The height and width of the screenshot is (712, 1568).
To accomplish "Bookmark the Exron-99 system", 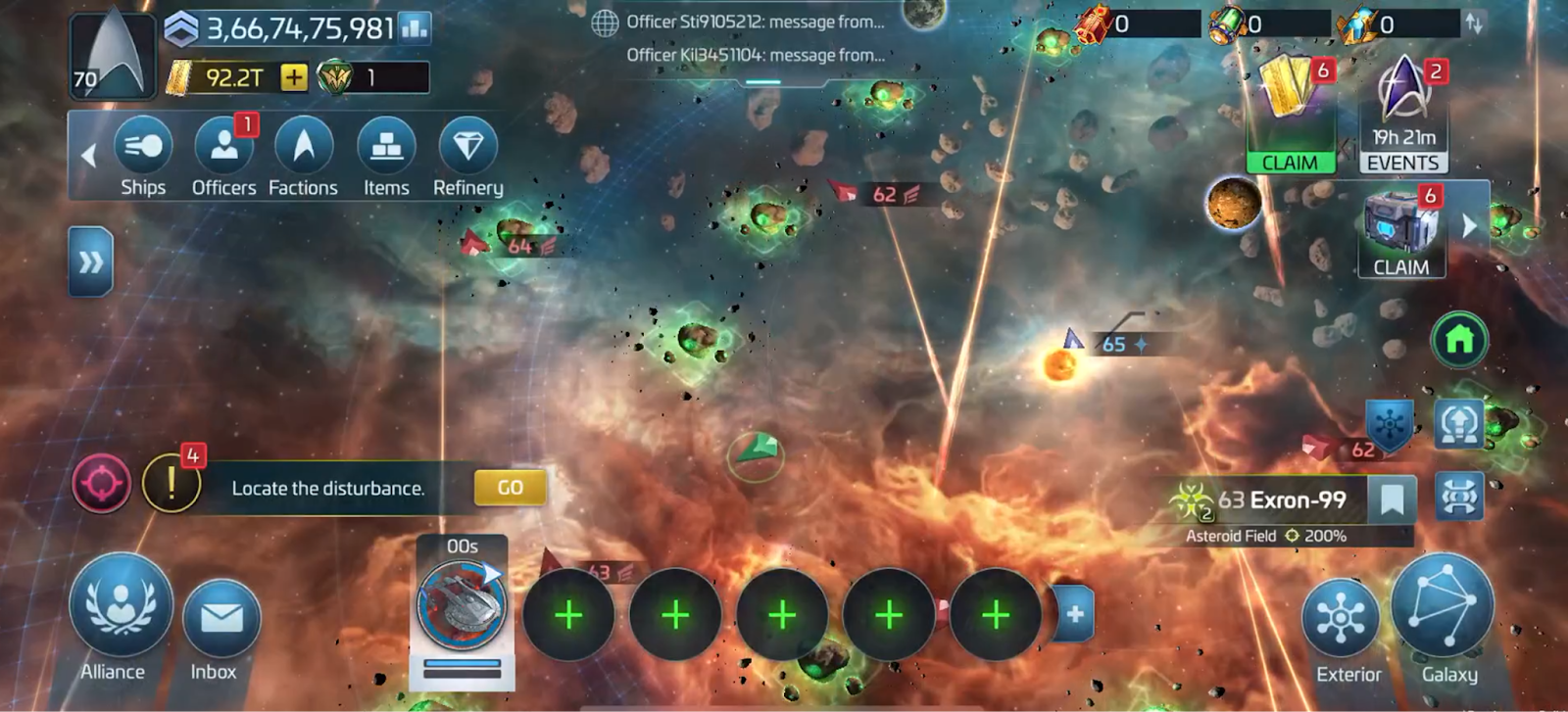I will pyautogui.click(x=1392, y=500).
